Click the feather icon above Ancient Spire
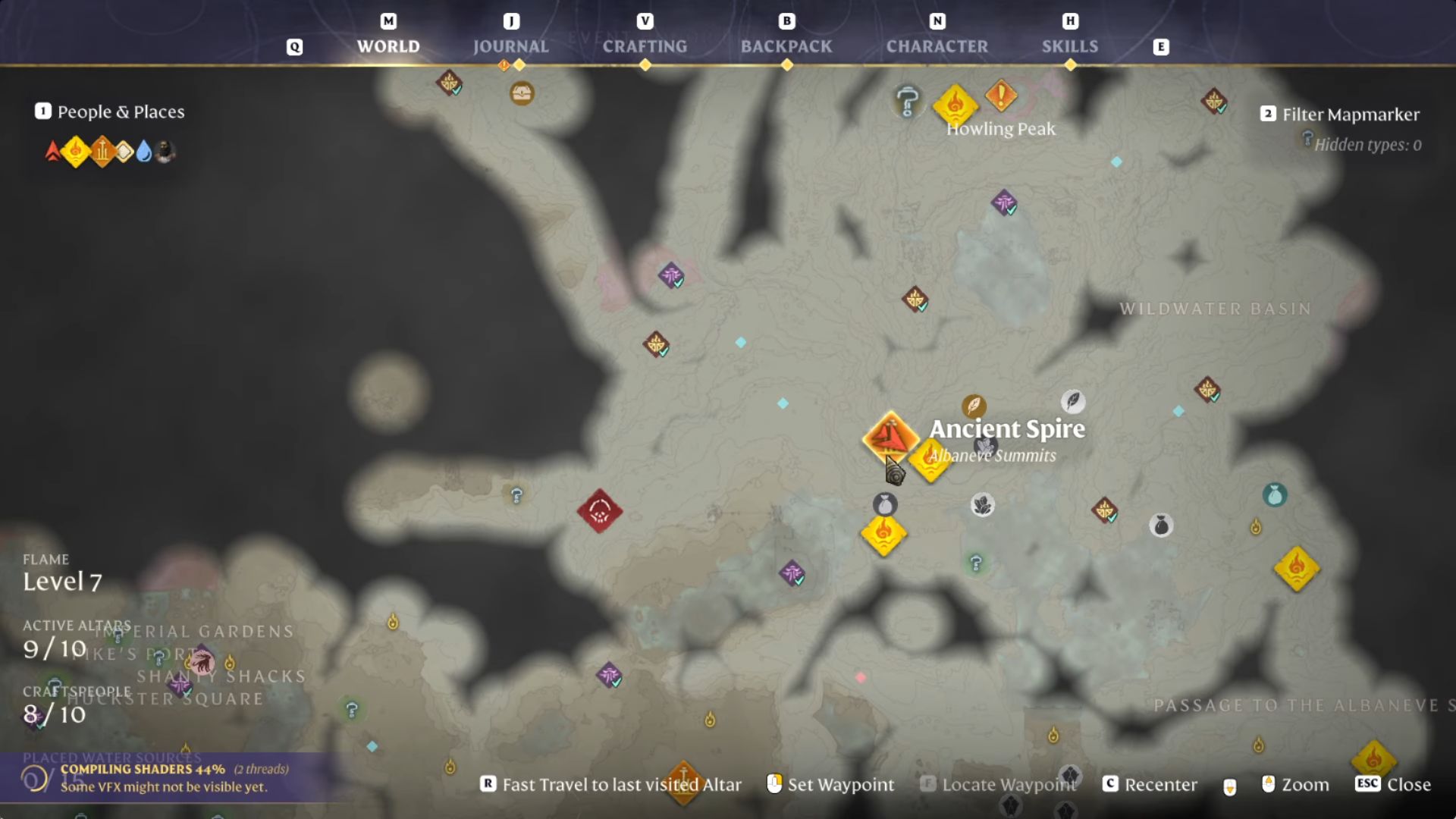This screenshot has height=819, width=1456. 974,407
